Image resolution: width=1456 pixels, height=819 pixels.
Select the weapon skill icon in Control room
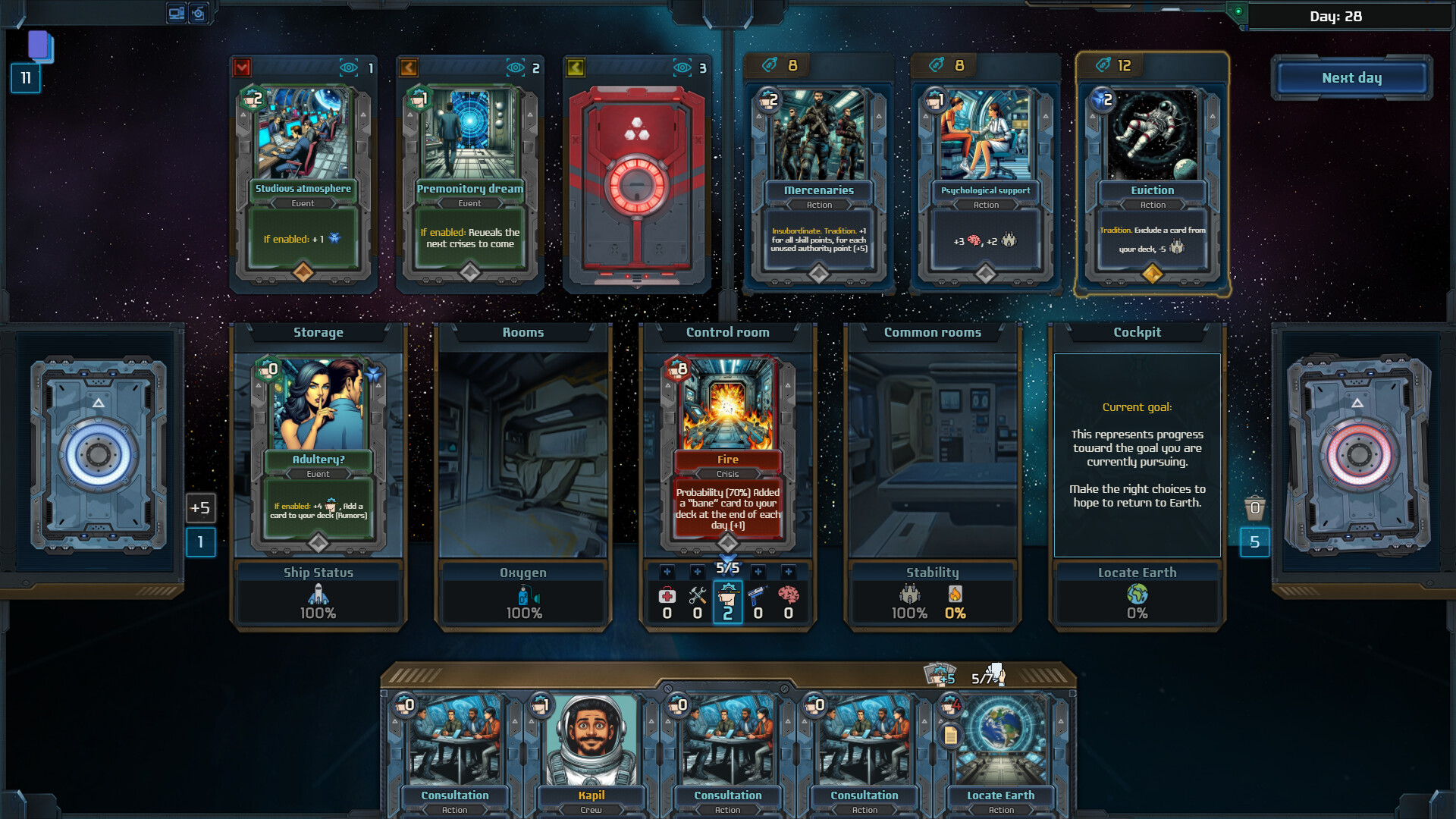click(758, 597)
